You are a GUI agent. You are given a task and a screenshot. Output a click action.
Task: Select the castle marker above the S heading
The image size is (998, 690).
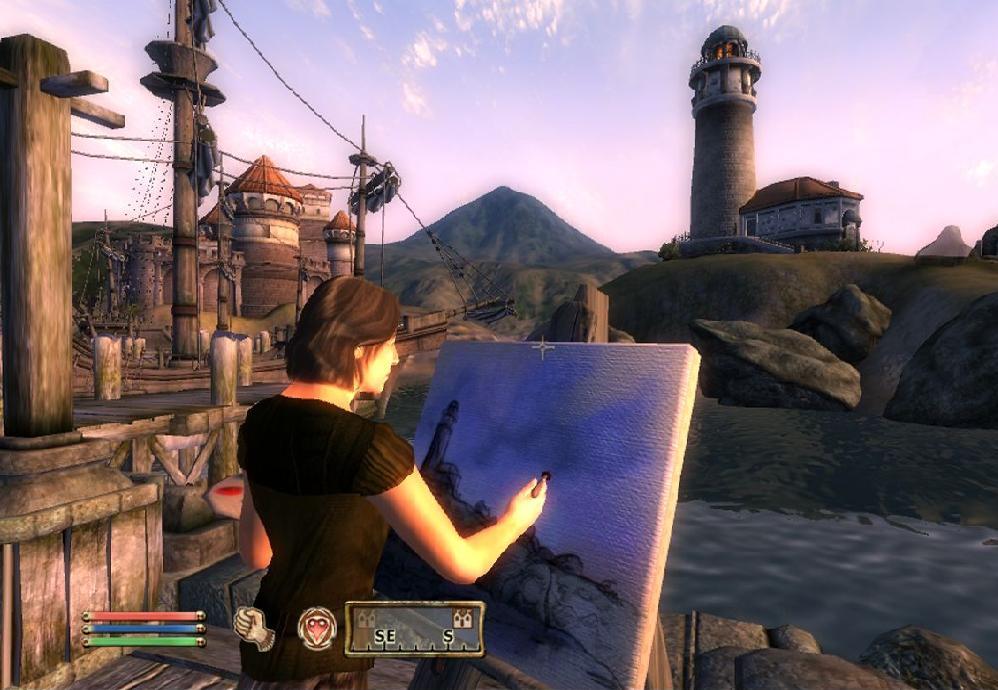(x=461, y=617)
